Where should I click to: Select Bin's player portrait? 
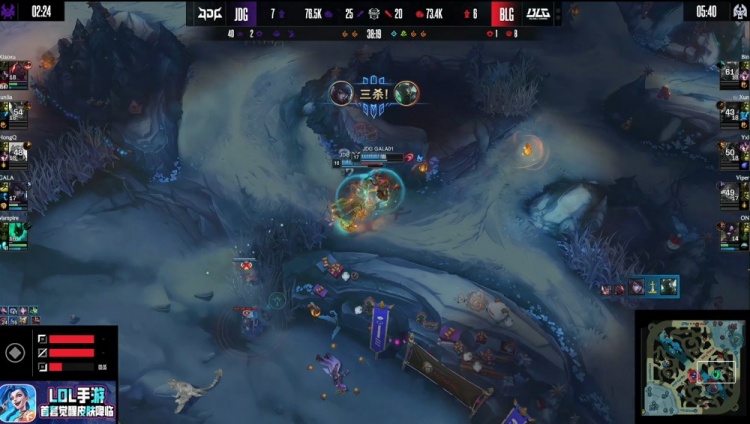click(x=729, y=73)
